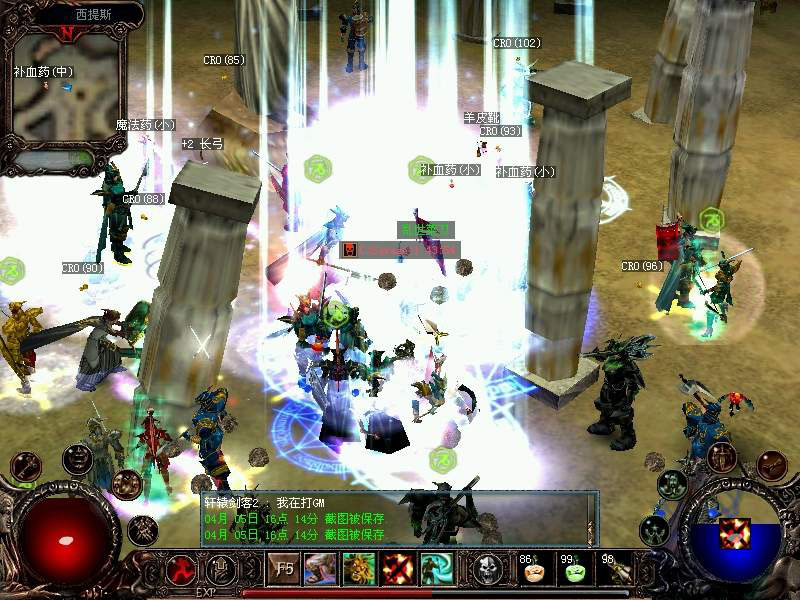800x600 pixels.
Task: Use the green potion with count 99
Action: point(575,571)
